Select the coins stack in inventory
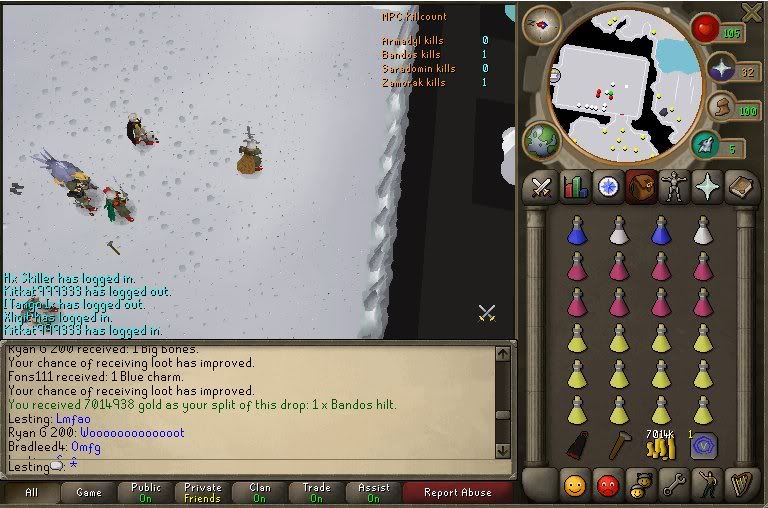The width and height of the screenshot is (768, 508). (660, 446)
